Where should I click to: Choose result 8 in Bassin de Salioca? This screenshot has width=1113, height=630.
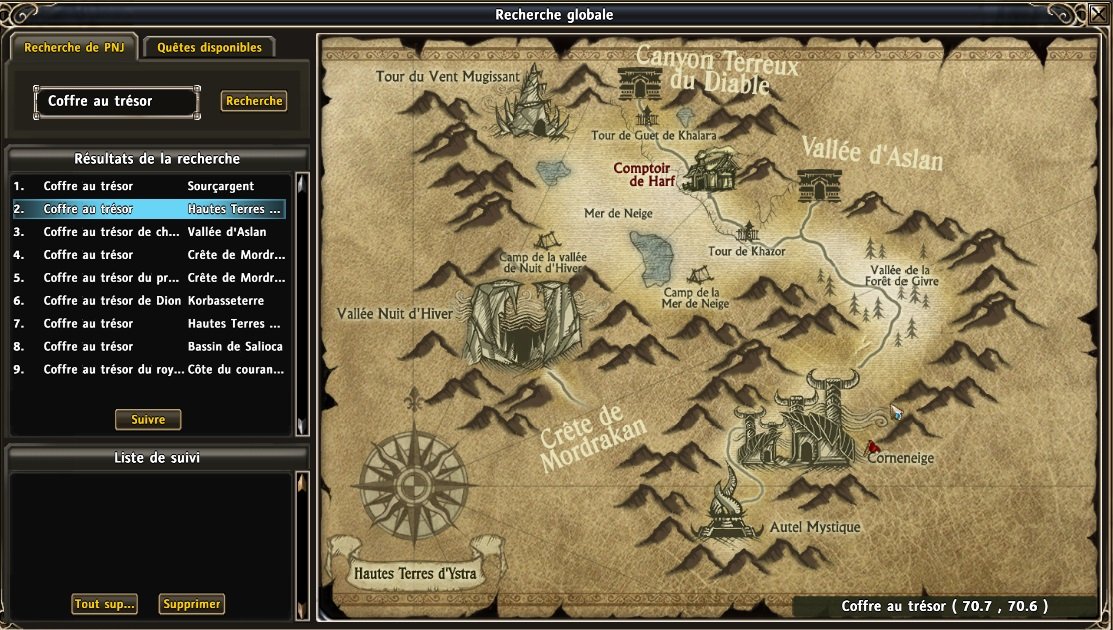(x=150, y=346)
